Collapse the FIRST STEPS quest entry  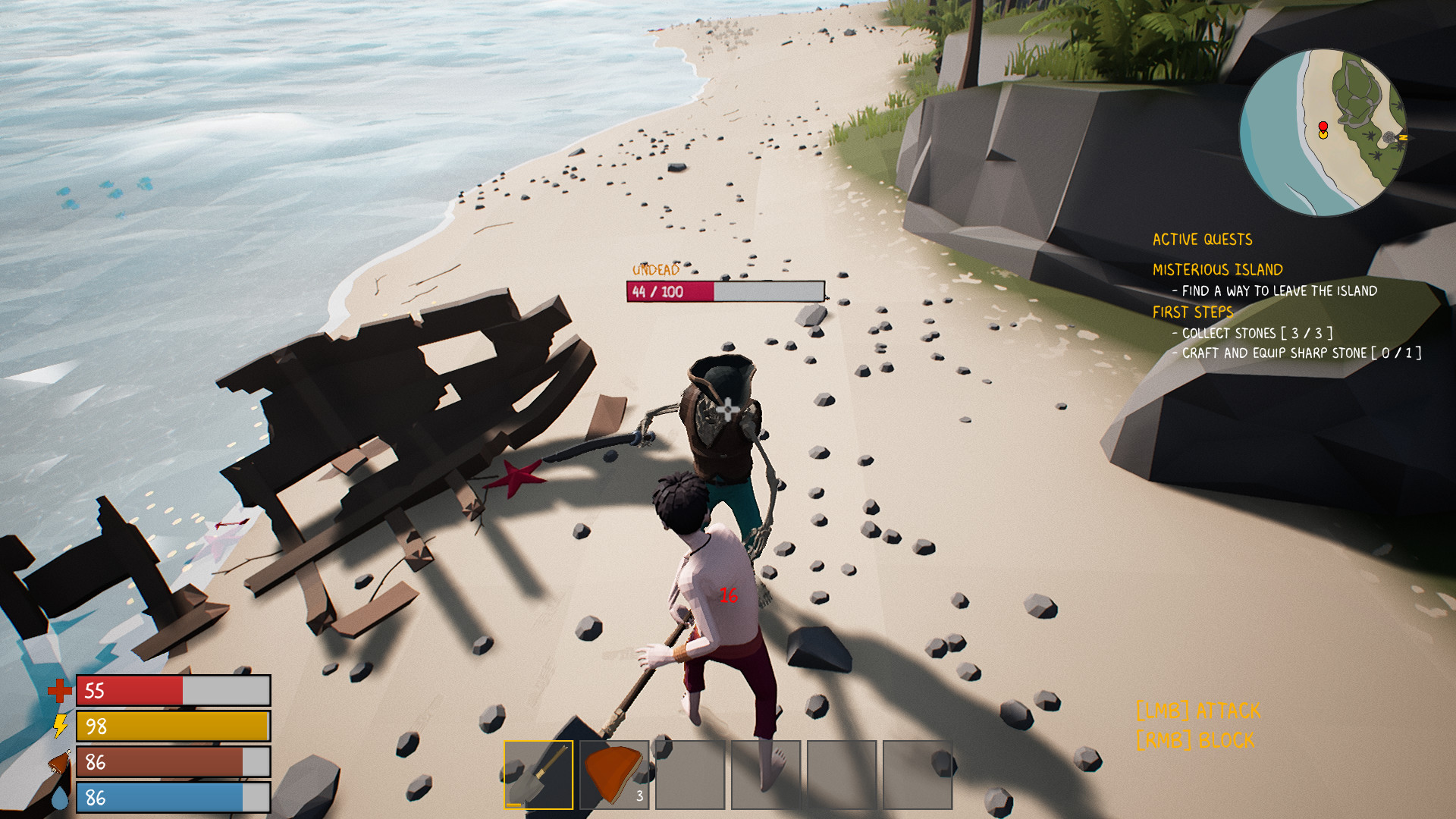pyautogui.click(x=1193, y=312)
